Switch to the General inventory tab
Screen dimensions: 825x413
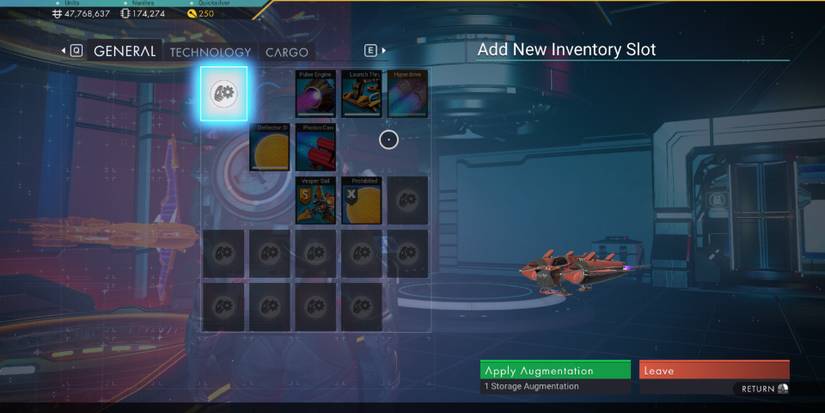pos(124,51)
